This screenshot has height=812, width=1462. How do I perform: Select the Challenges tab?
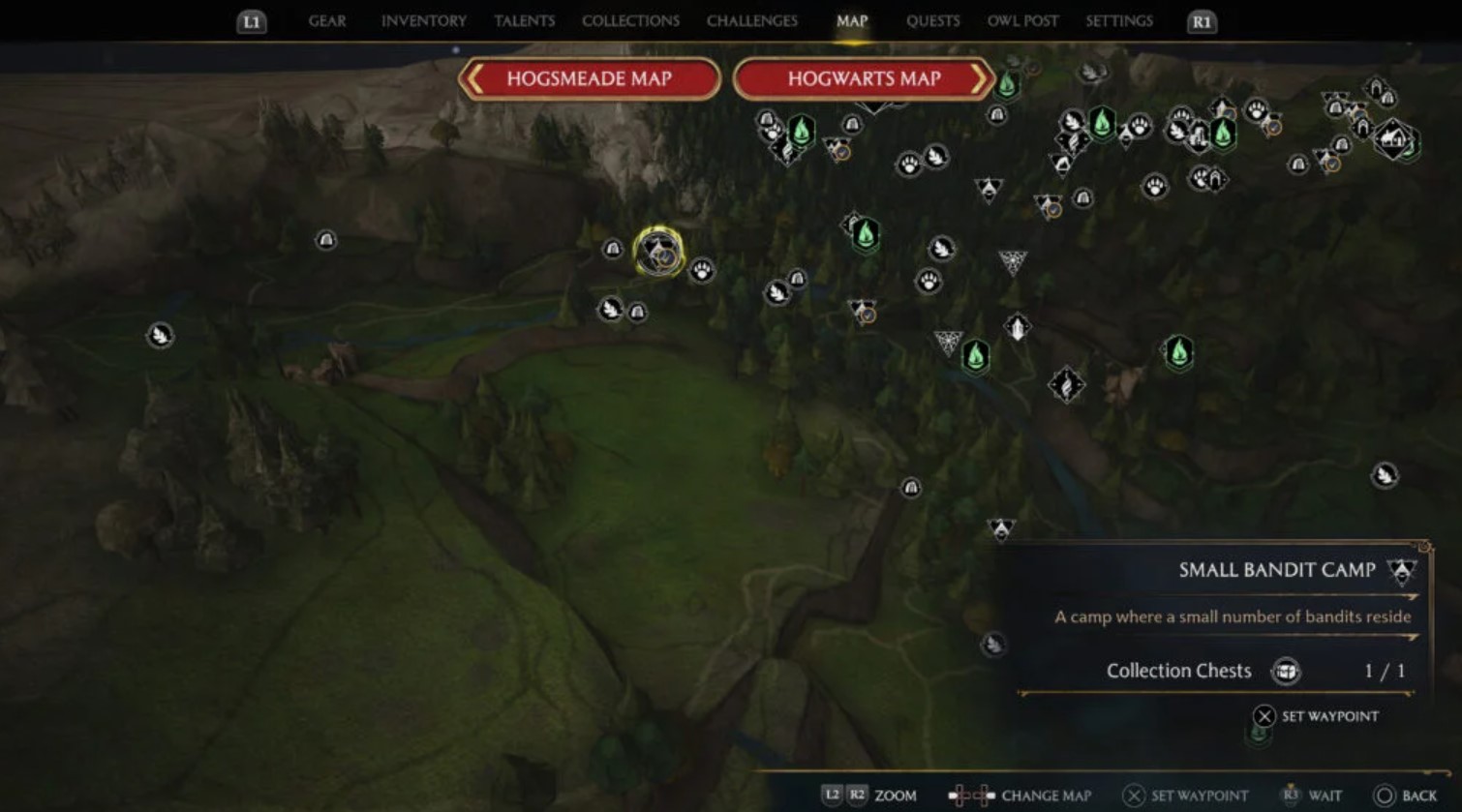[752, 21]
